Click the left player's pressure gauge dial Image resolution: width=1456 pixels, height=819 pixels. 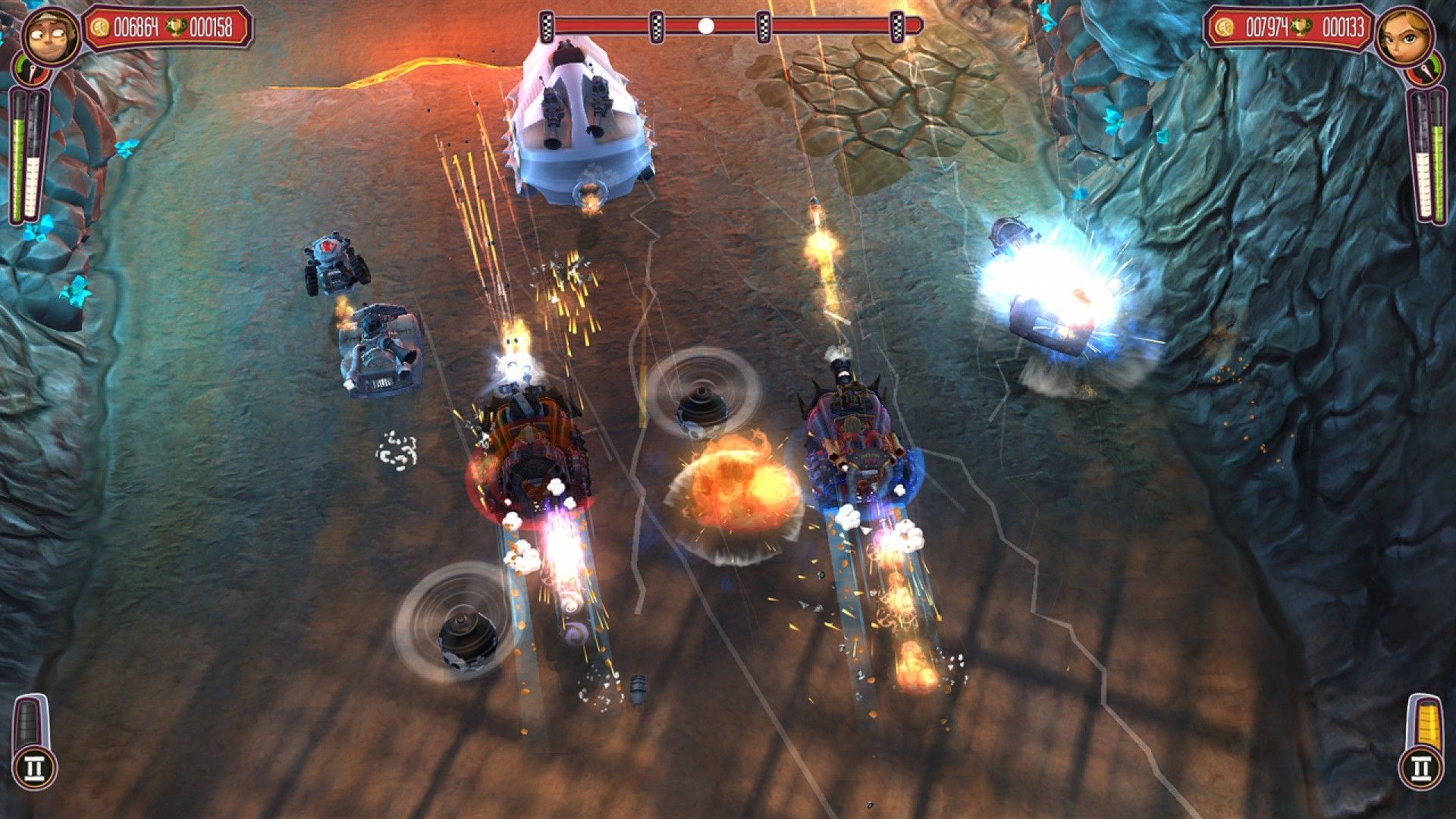(x=33, y=71)
